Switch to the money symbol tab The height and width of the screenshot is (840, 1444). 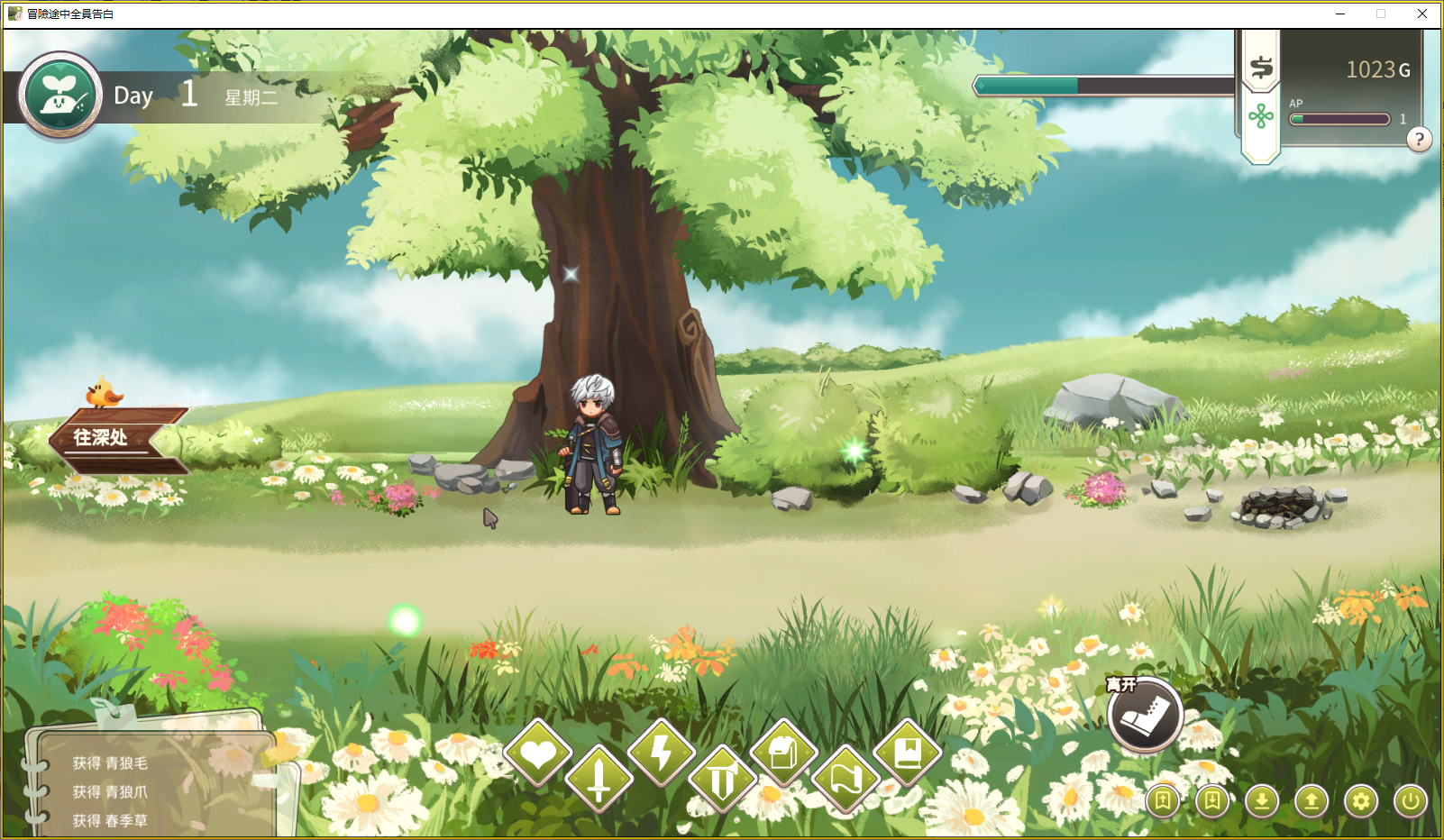pos(1261,67)
